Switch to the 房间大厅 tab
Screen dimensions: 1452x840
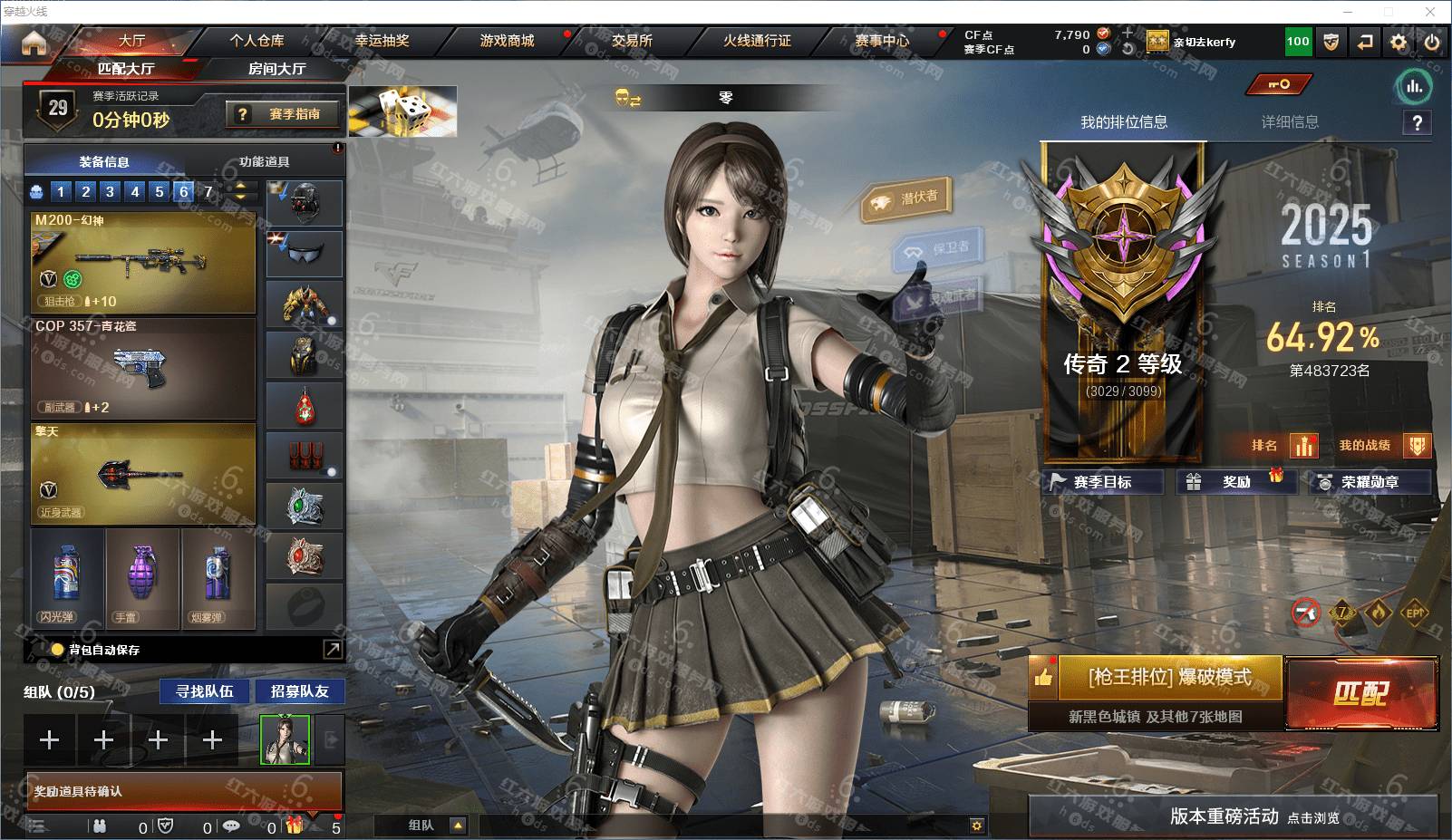[x=276, y=69]
